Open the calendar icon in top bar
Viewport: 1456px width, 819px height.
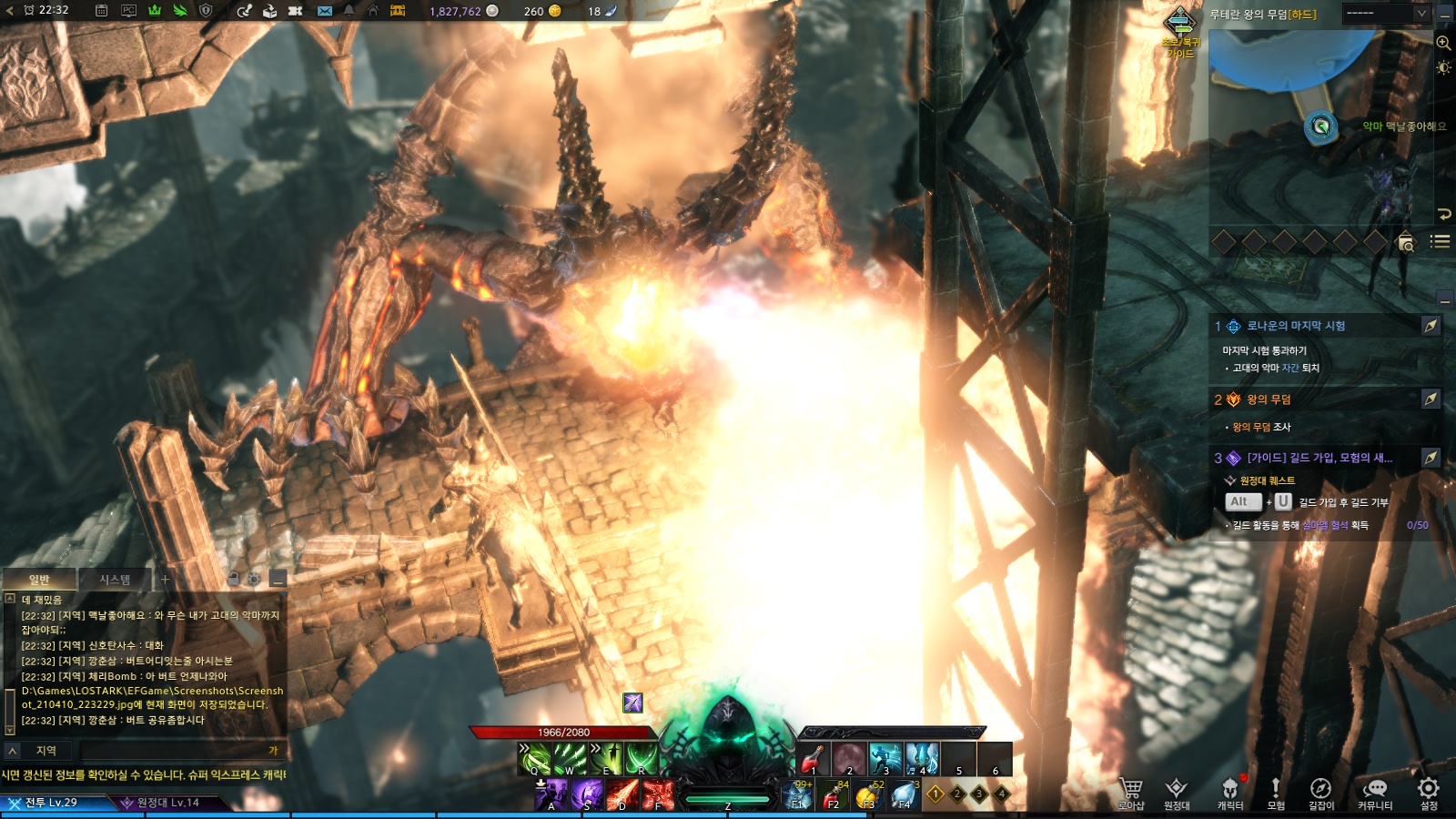(x=102, y=11)
